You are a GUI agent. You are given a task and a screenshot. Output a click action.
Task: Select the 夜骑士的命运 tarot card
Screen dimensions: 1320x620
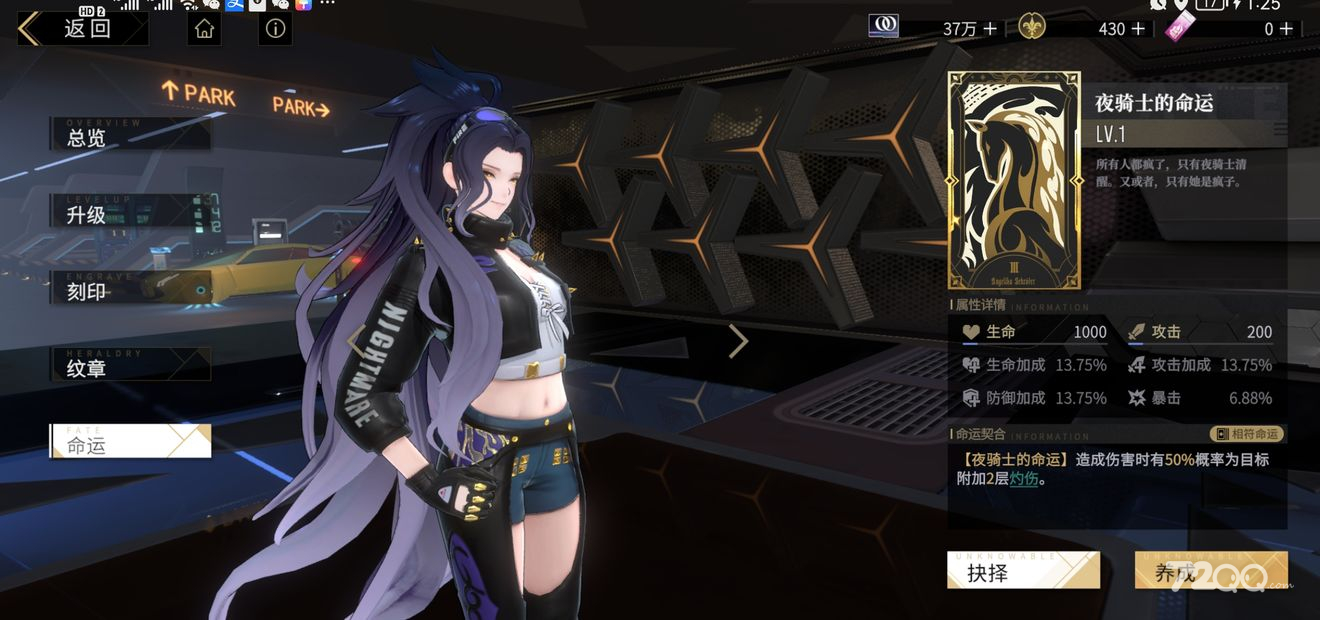pyautogui.click(x=1014, y=180)
